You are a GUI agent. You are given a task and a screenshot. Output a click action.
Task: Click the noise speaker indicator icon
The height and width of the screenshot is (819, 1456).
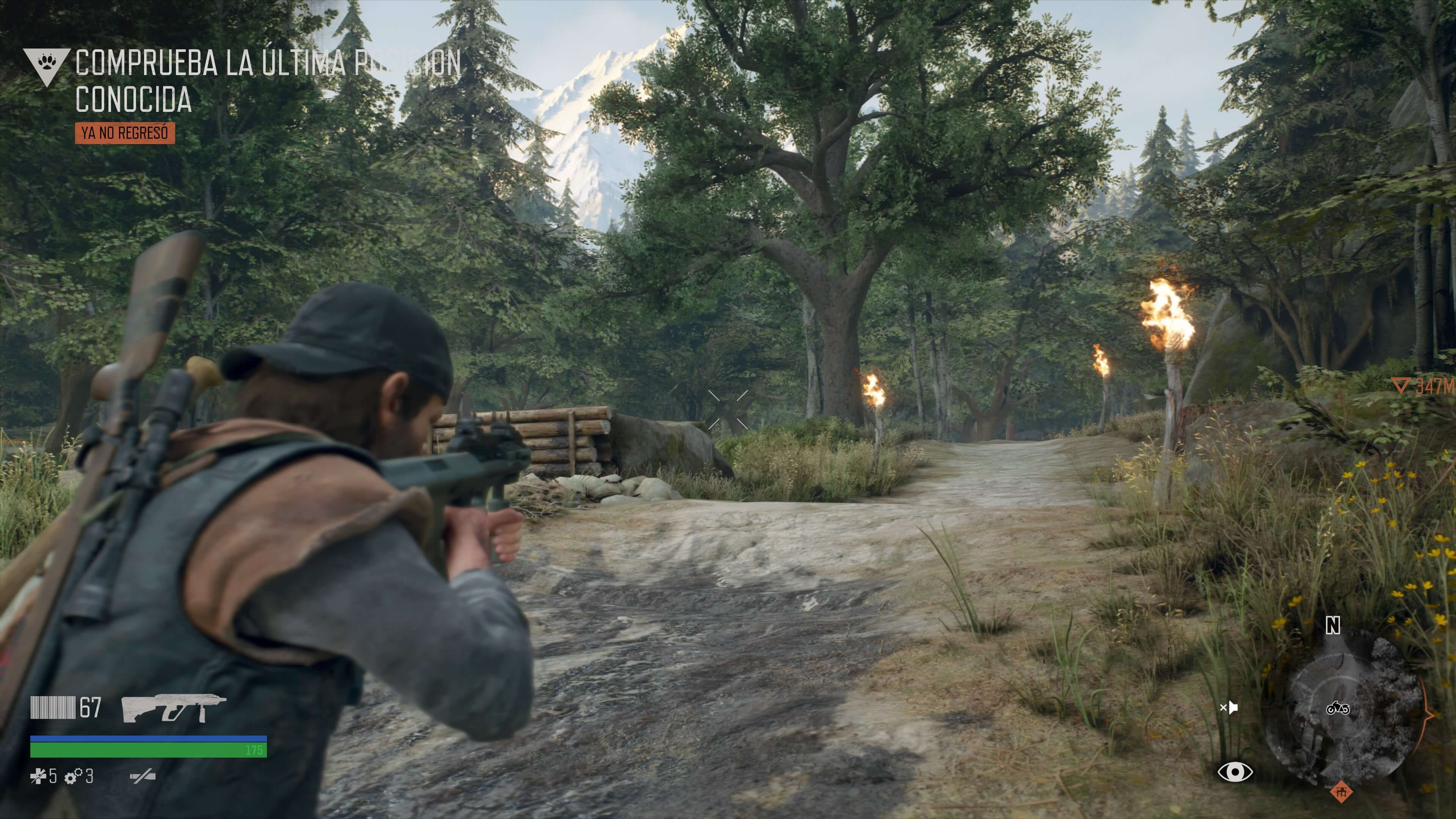pos(1229,707)
